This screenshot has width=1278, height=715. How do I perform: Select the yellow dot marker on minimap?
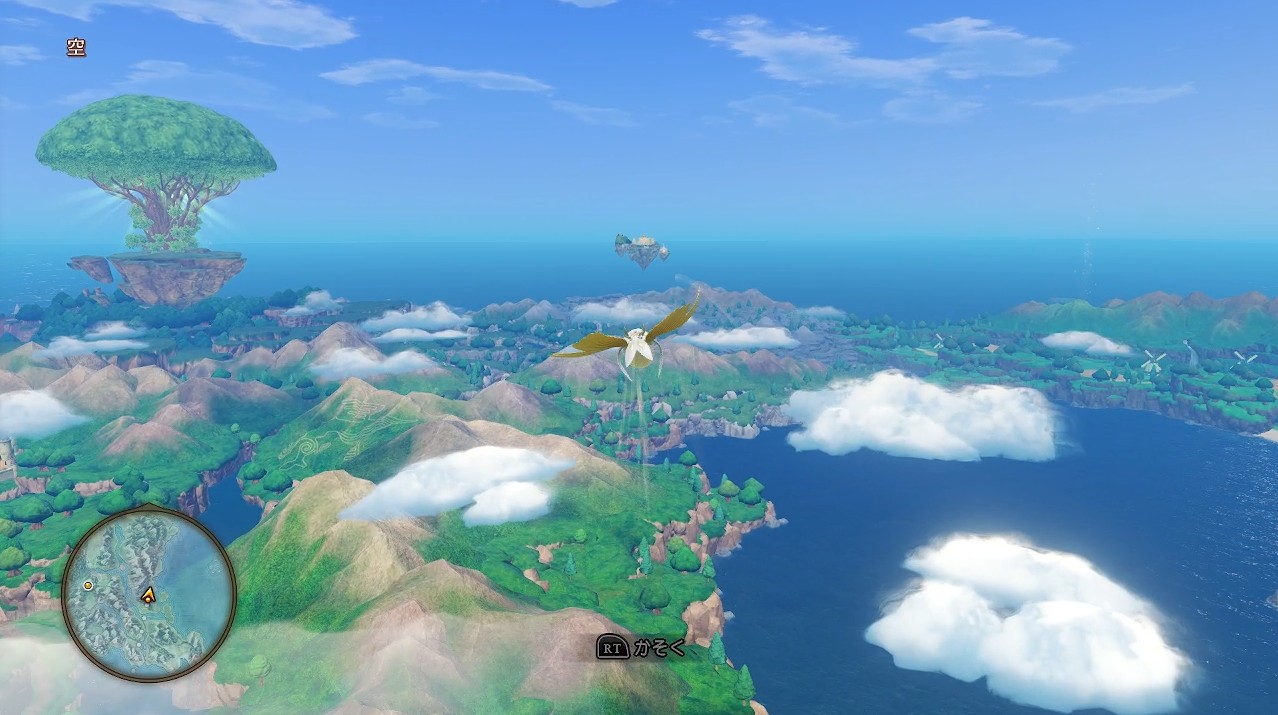coord(88,585)
